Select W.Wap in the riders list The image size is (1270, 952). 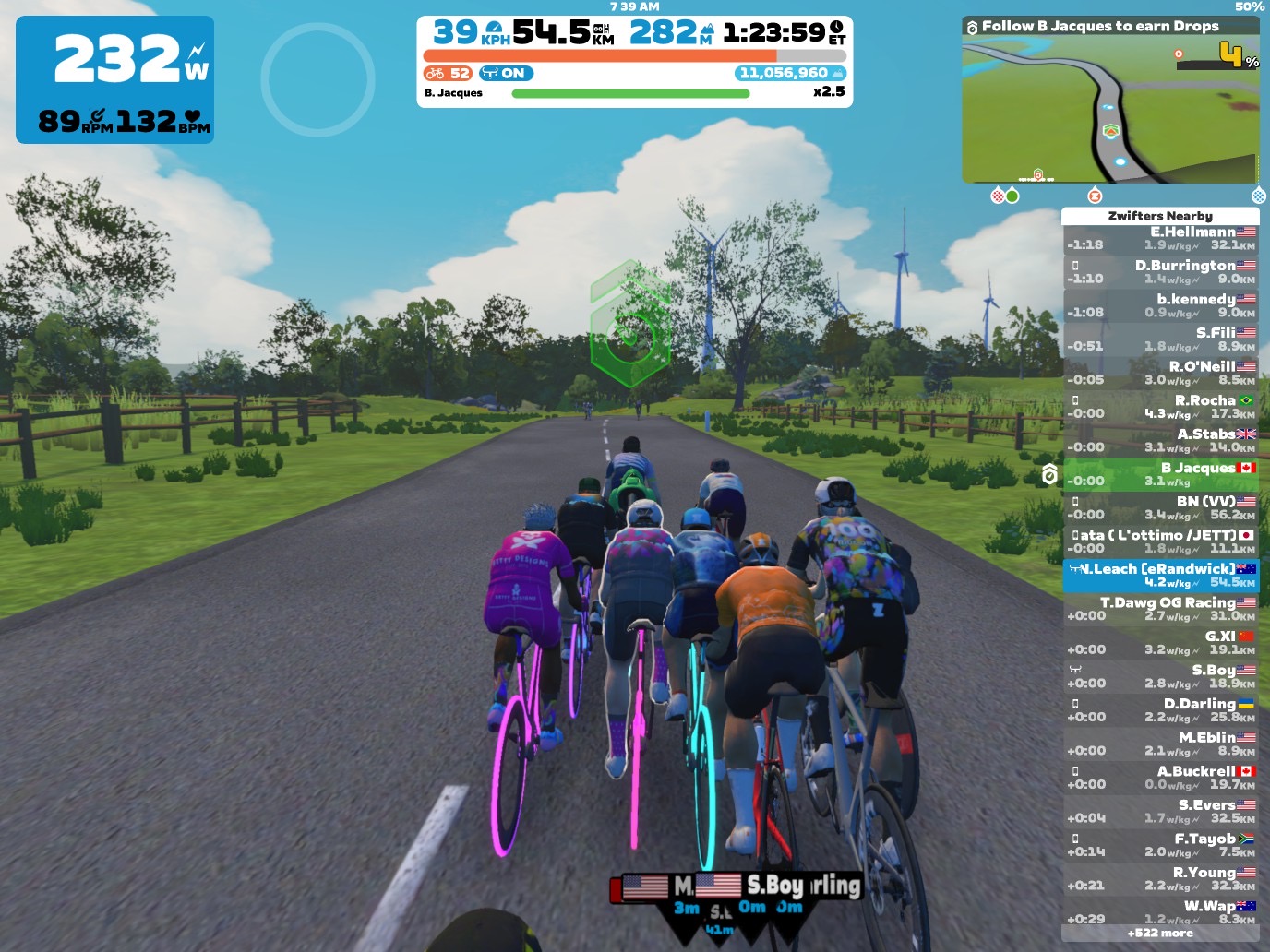pos(1160,911)
